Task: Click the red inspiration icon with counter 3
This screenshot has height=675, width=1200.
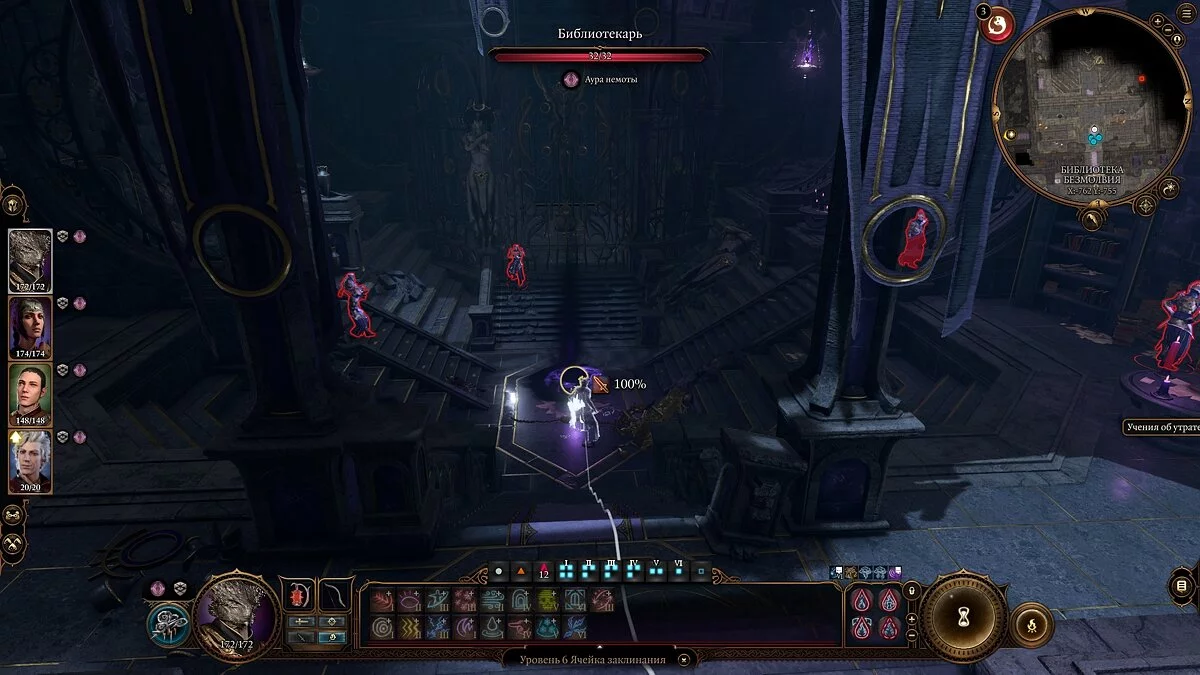Action: click(997, 27)
